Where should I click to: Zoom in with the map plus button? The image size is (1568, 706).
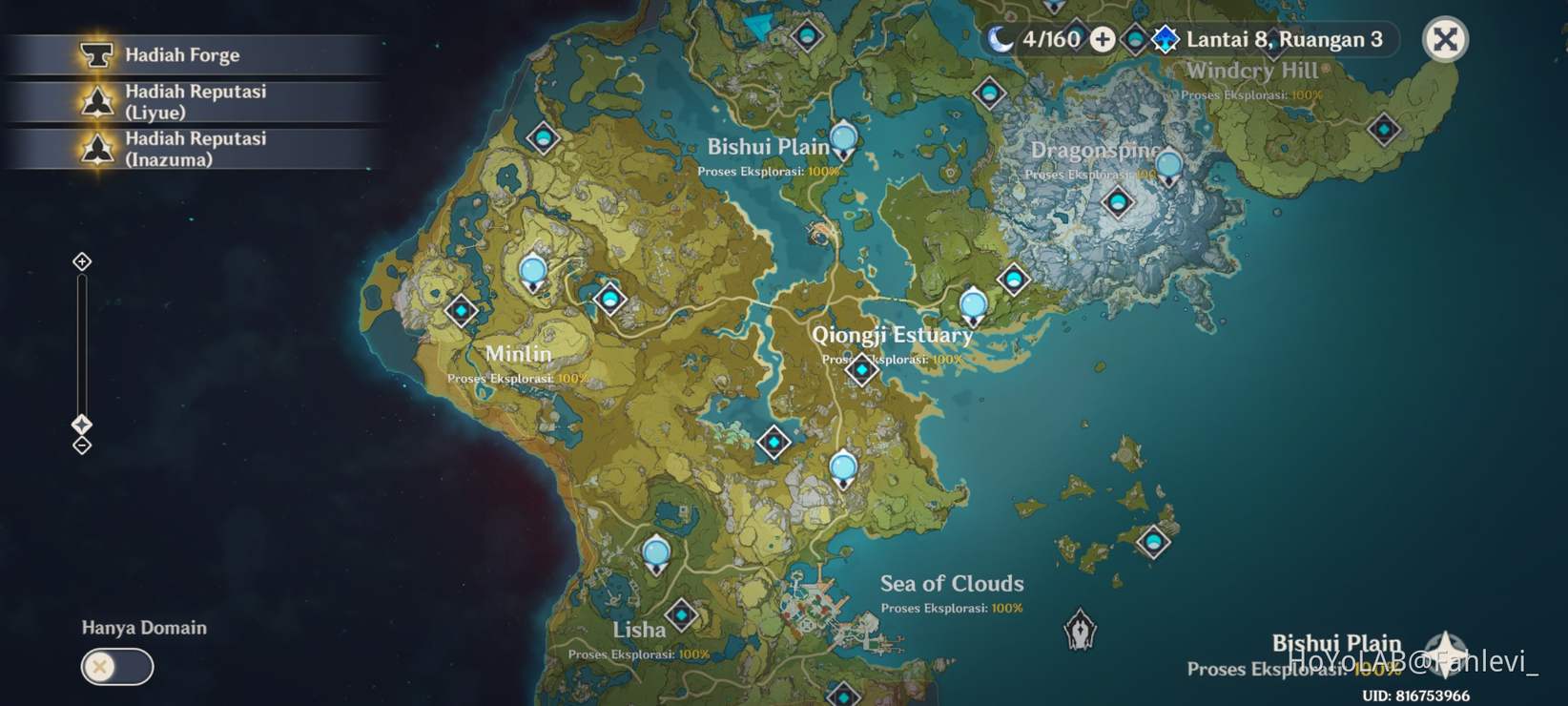pyautogui.click(x=82, y=261)
